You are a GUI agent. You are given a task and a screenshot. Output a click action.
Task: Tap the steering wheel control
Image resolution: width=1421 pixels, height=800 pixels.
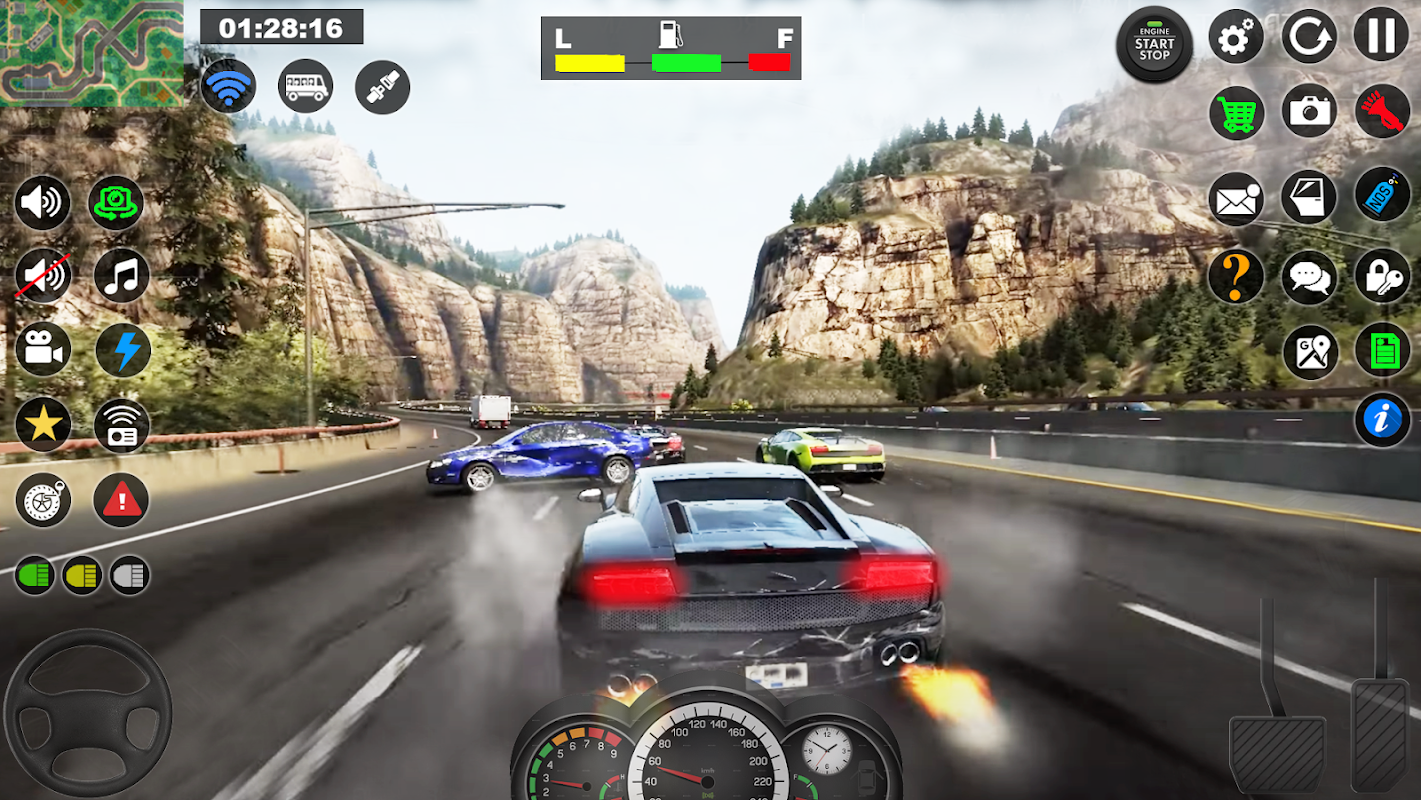(87, 713)
